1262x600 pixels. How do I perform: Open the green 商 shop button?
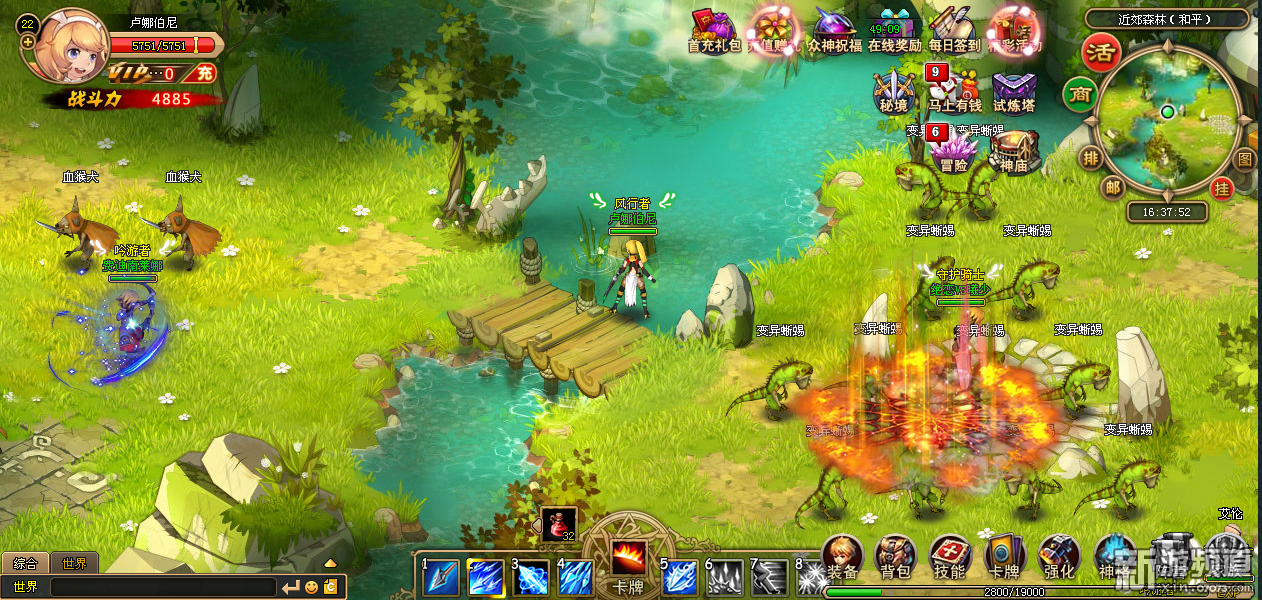(1078, 94)
